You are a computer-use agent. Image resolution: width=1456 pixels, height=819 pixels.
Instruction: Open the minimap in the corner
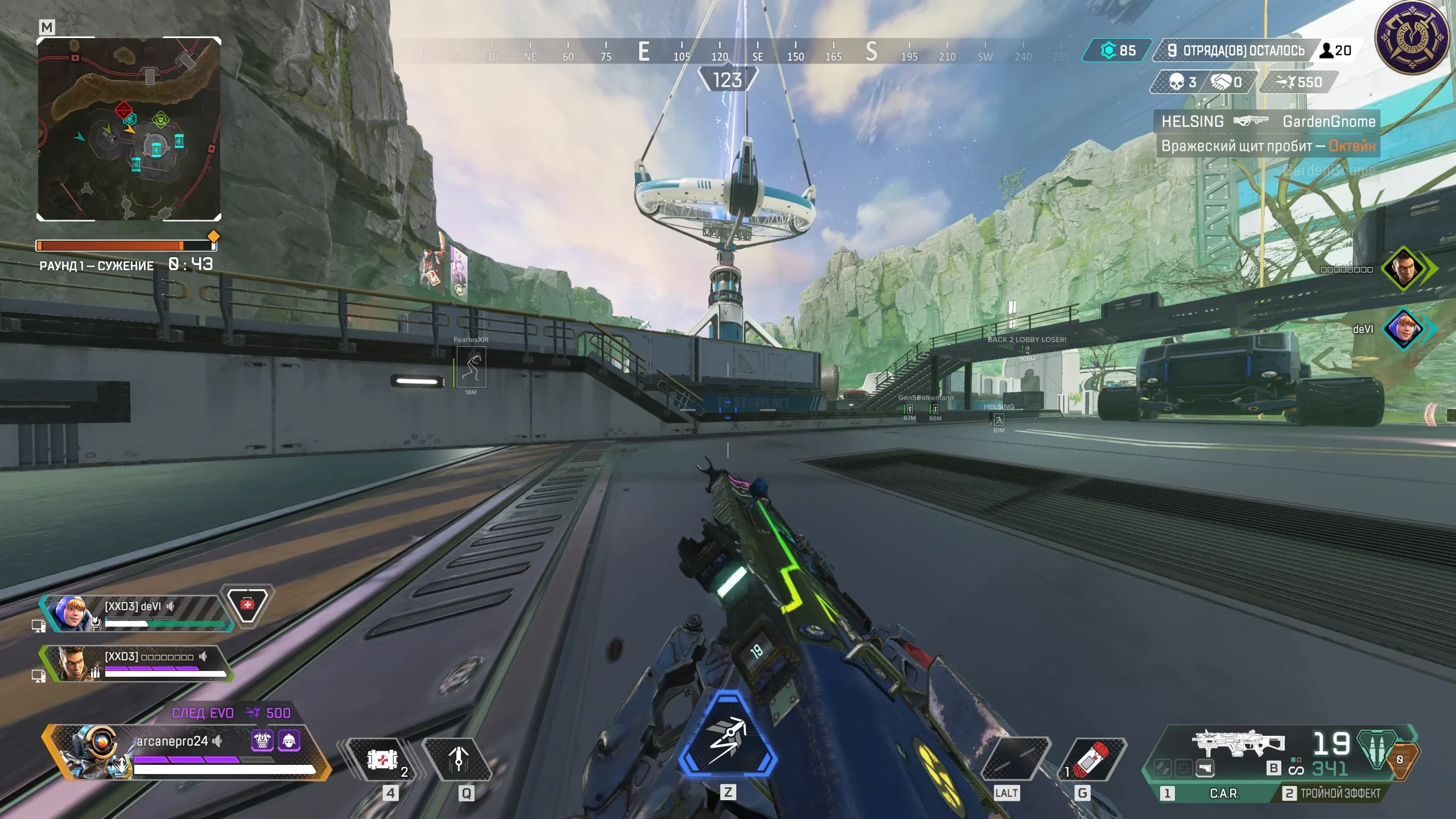click(129, 129)
